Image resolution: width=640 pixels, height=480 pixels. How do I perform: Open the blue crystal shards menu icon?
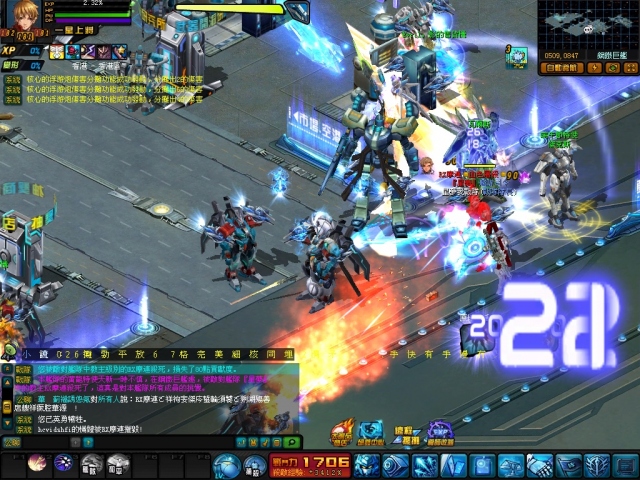pyautogui.click(x=423, y=465)
